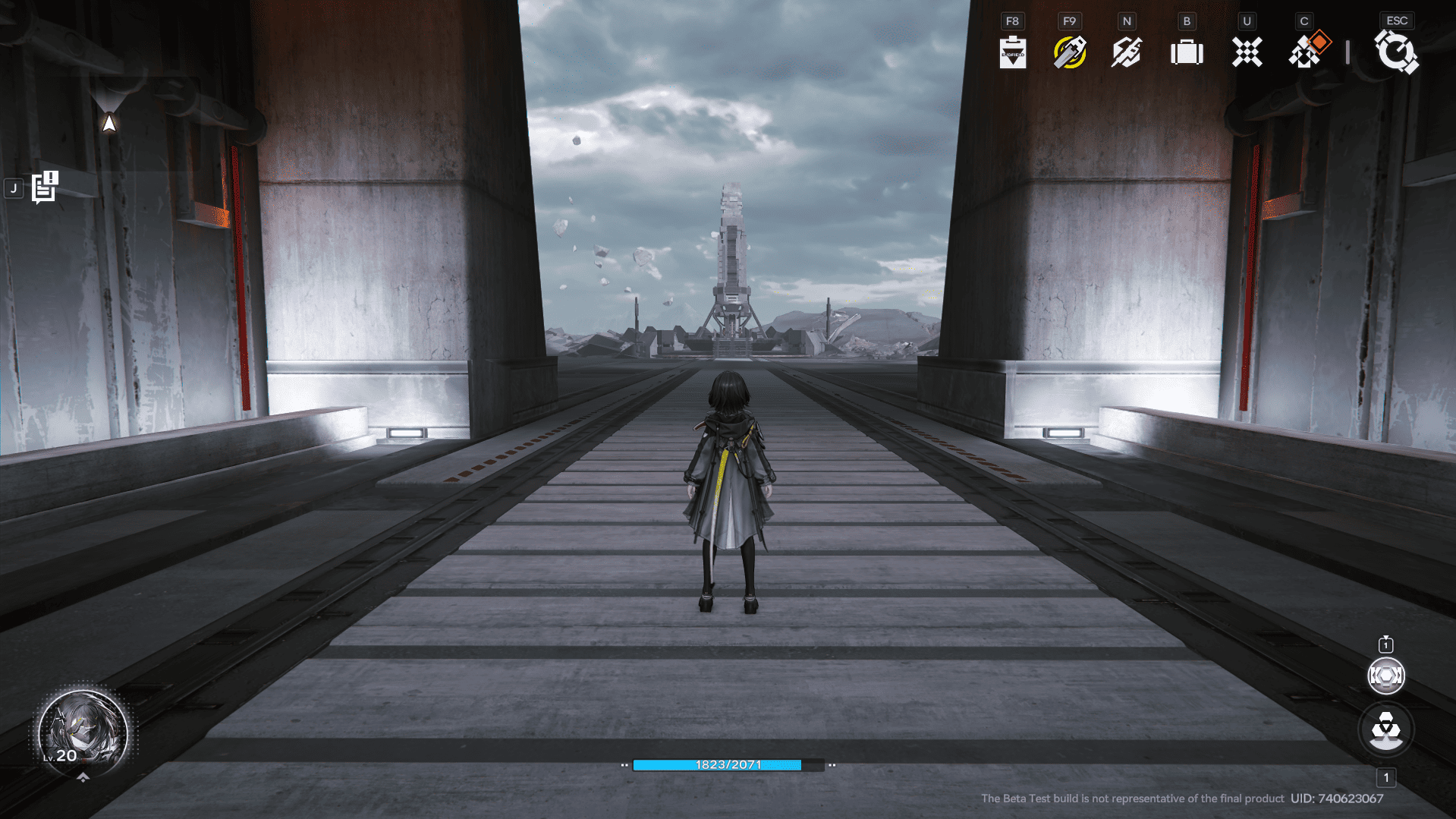Image resolution: width=1456 pixels, height=819 pixels.
Task: Open the Endfield clipboard icon
Action: coord(1013,52)
